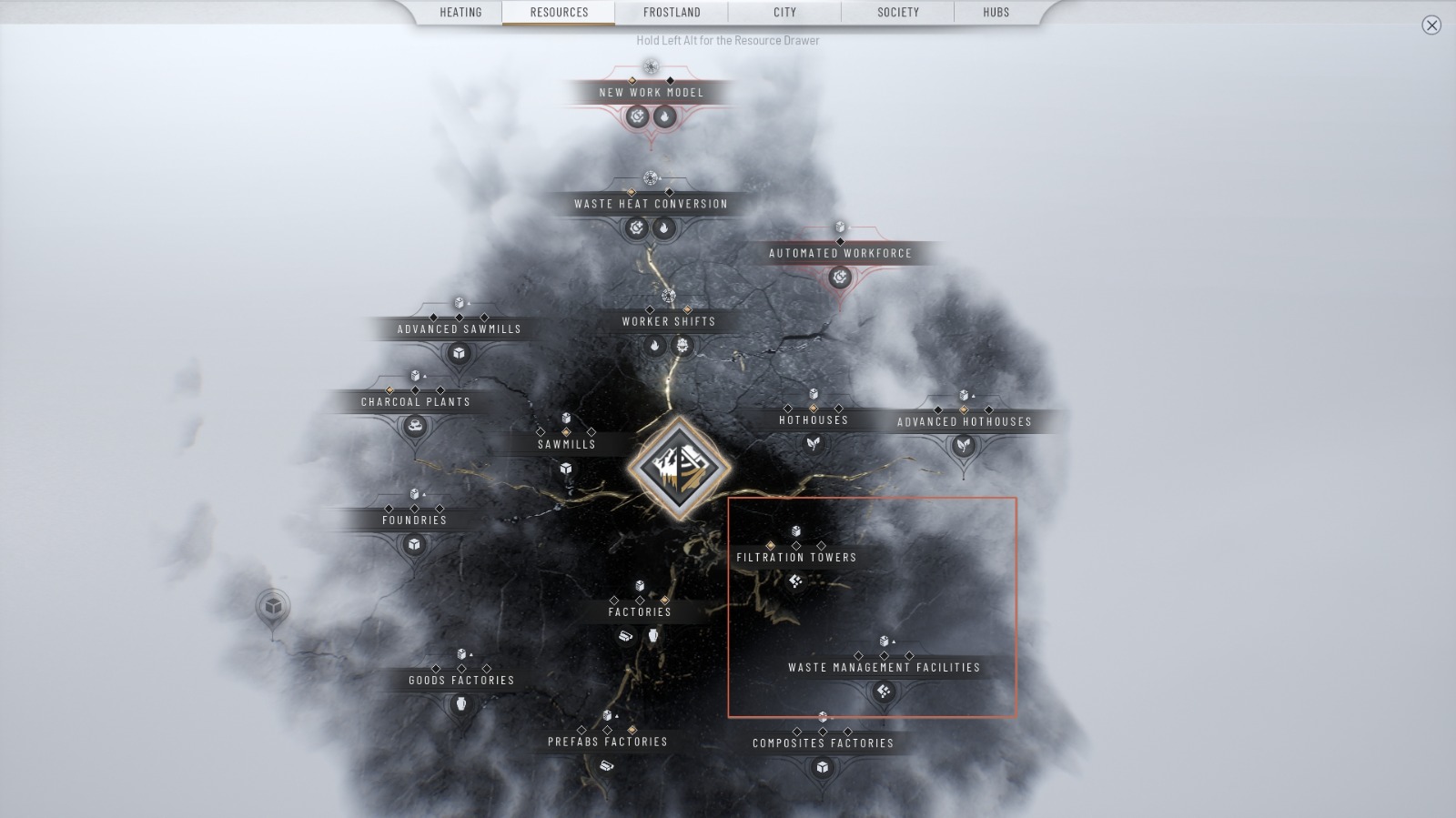The width and height of the screenshot is (1456, 818).
Task: Click the Composites Factories materials icon
Action: click(x=822, y=767)
